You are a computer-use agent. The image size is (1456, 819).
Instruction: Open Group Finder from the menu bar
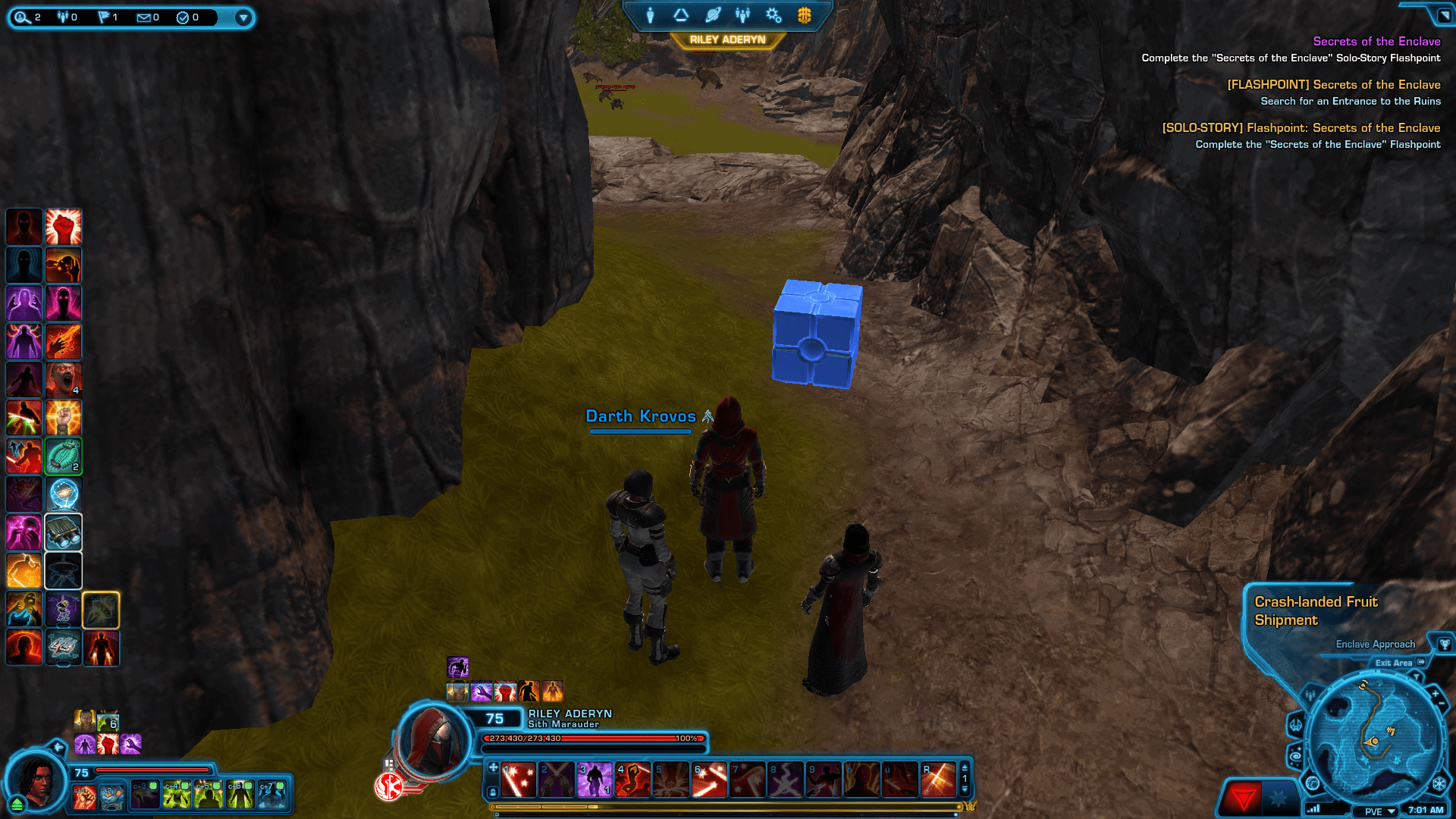pyautogui.click(x=742, y=15)
